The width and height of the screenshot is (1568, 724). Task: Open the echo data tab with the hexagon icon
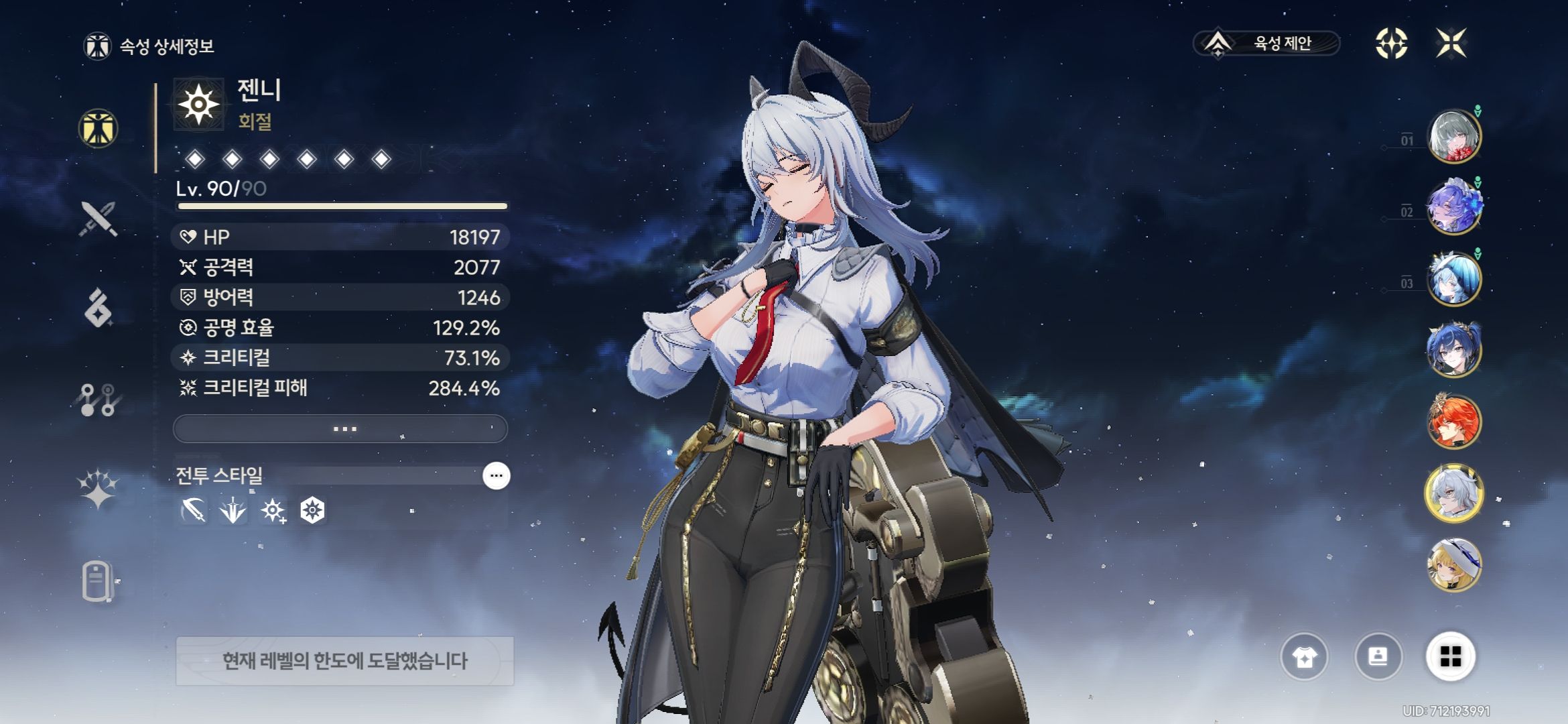99,308
